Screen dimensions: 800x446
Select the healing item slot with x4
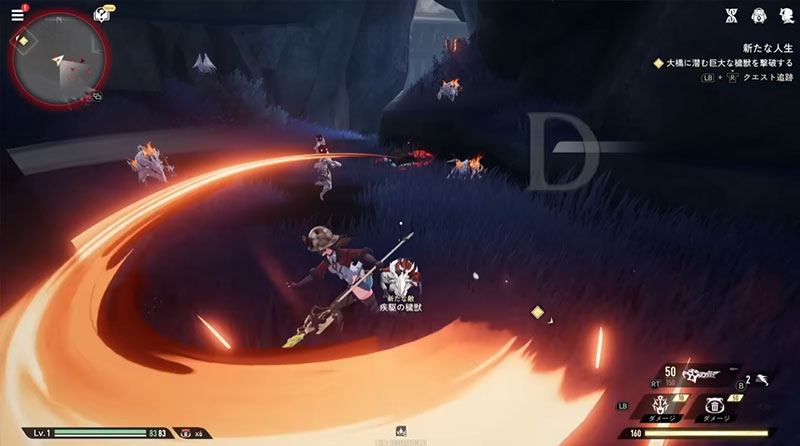click(x=187, y=433)
